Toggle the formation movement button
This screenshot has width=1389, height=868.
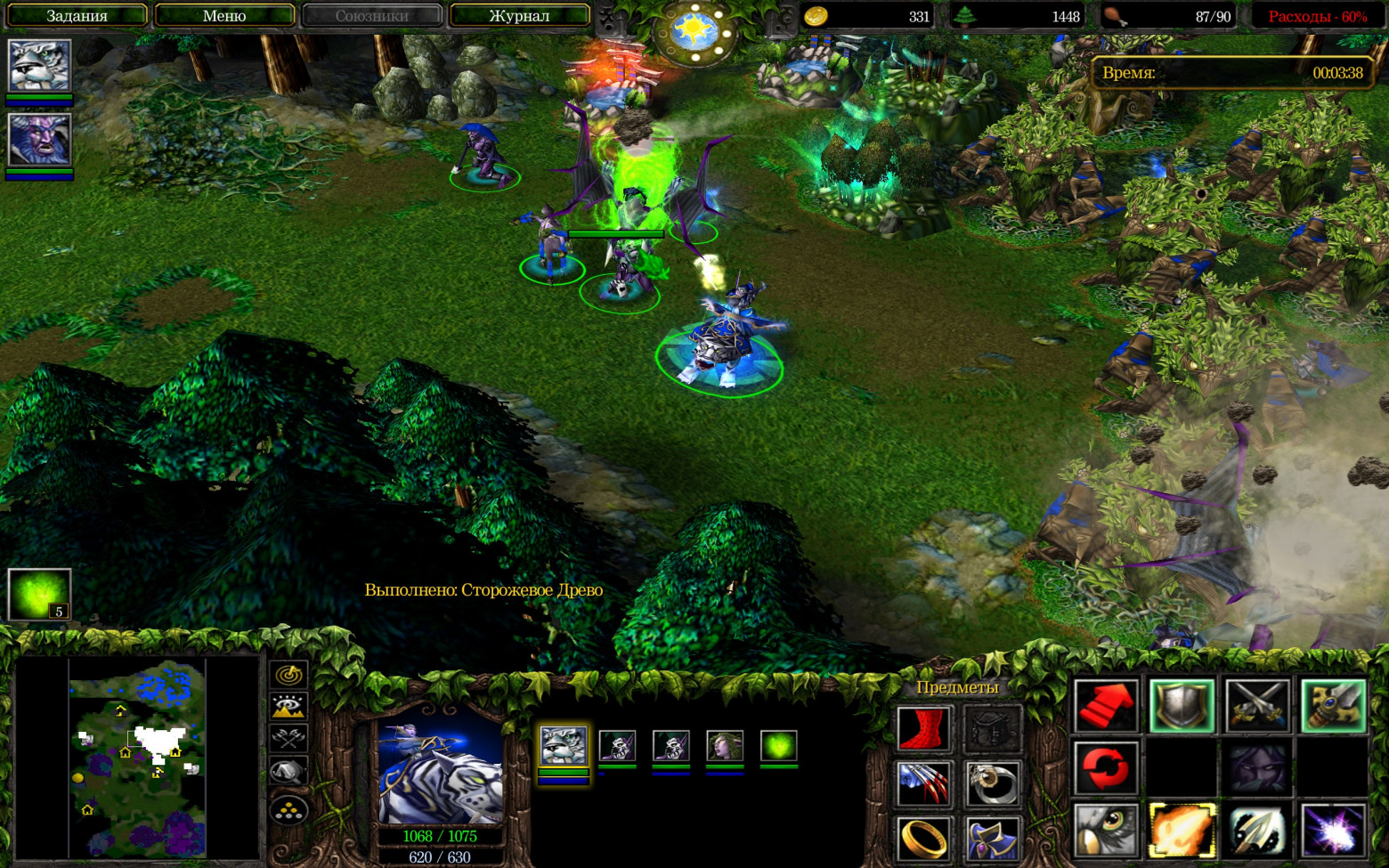point(288,810)
